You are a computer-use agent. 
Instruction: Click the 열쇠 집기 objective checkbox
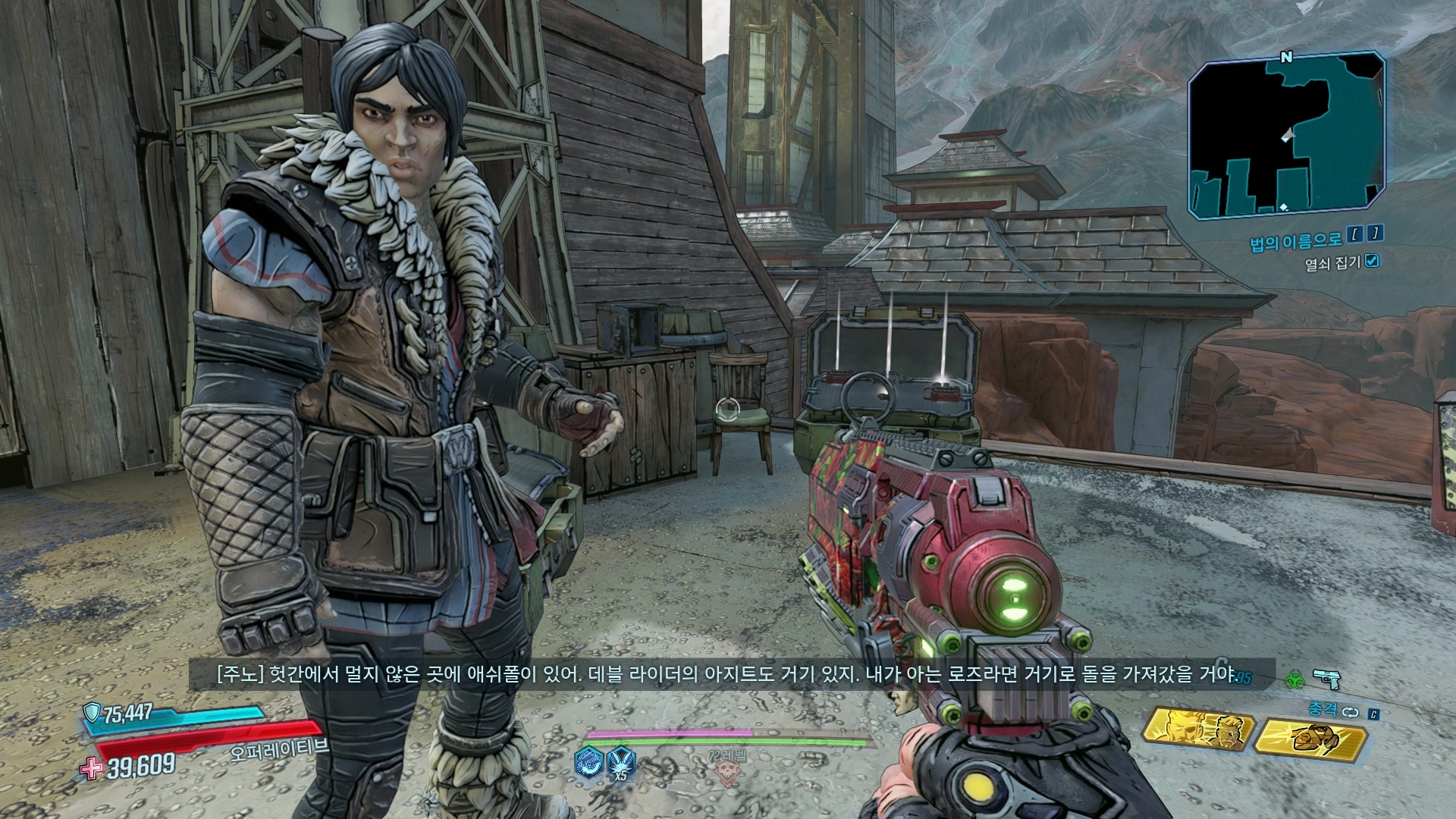1371,261
